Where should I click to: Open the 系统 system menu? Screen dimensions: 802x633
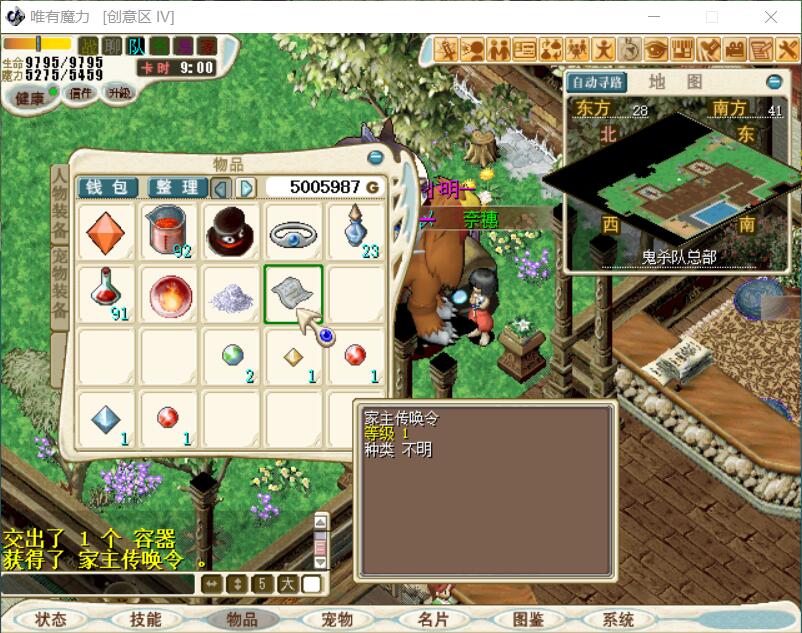[x=619, y=619]
